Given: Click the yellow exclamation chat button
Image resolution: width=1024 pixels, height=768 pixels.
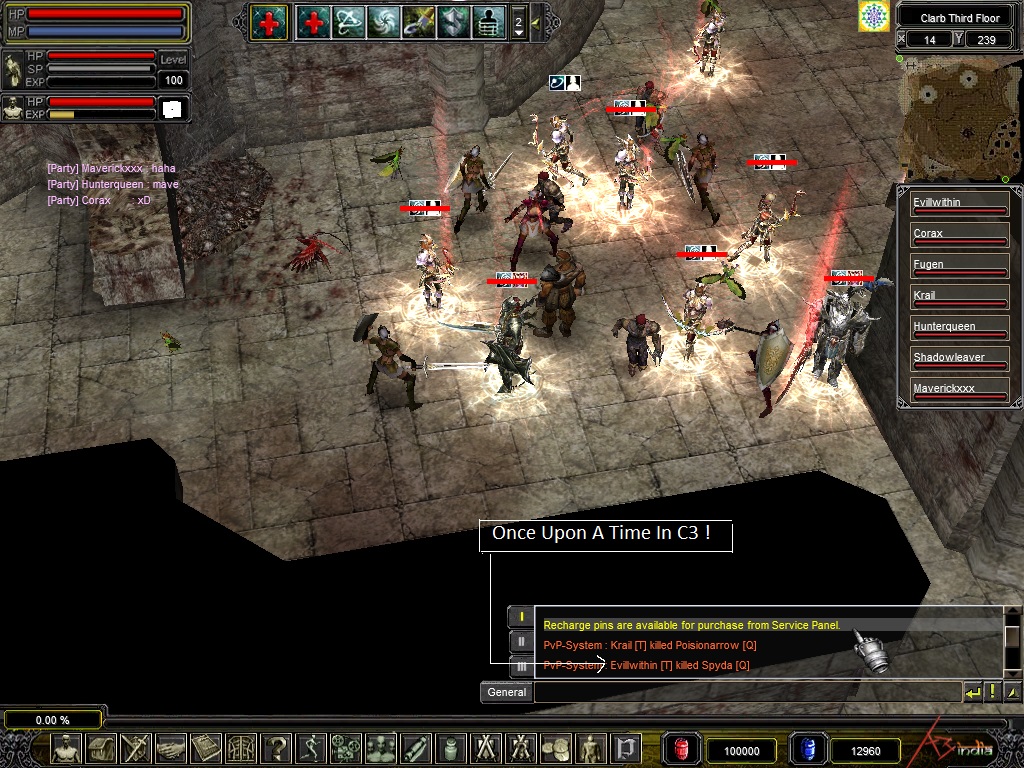Looking at the screenshot, I should pos(992,692).
